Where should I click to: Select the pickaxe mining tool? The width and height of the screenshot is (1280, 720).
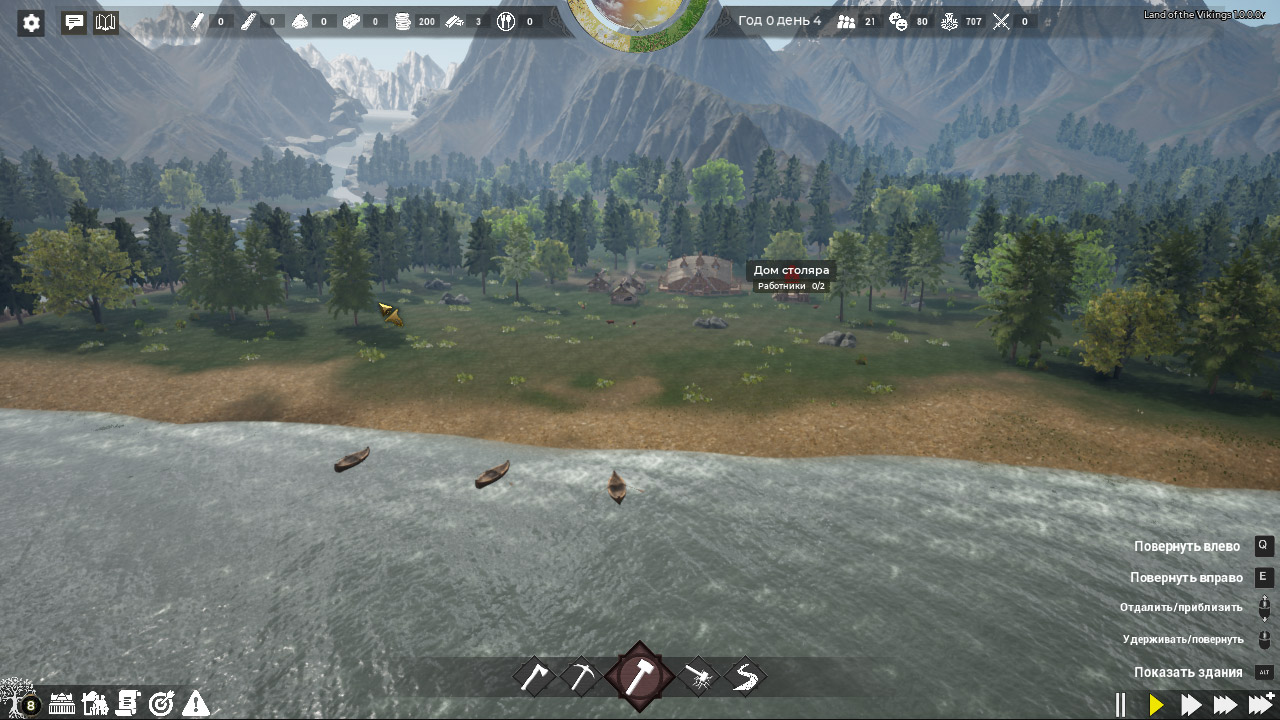pos(581,677)
